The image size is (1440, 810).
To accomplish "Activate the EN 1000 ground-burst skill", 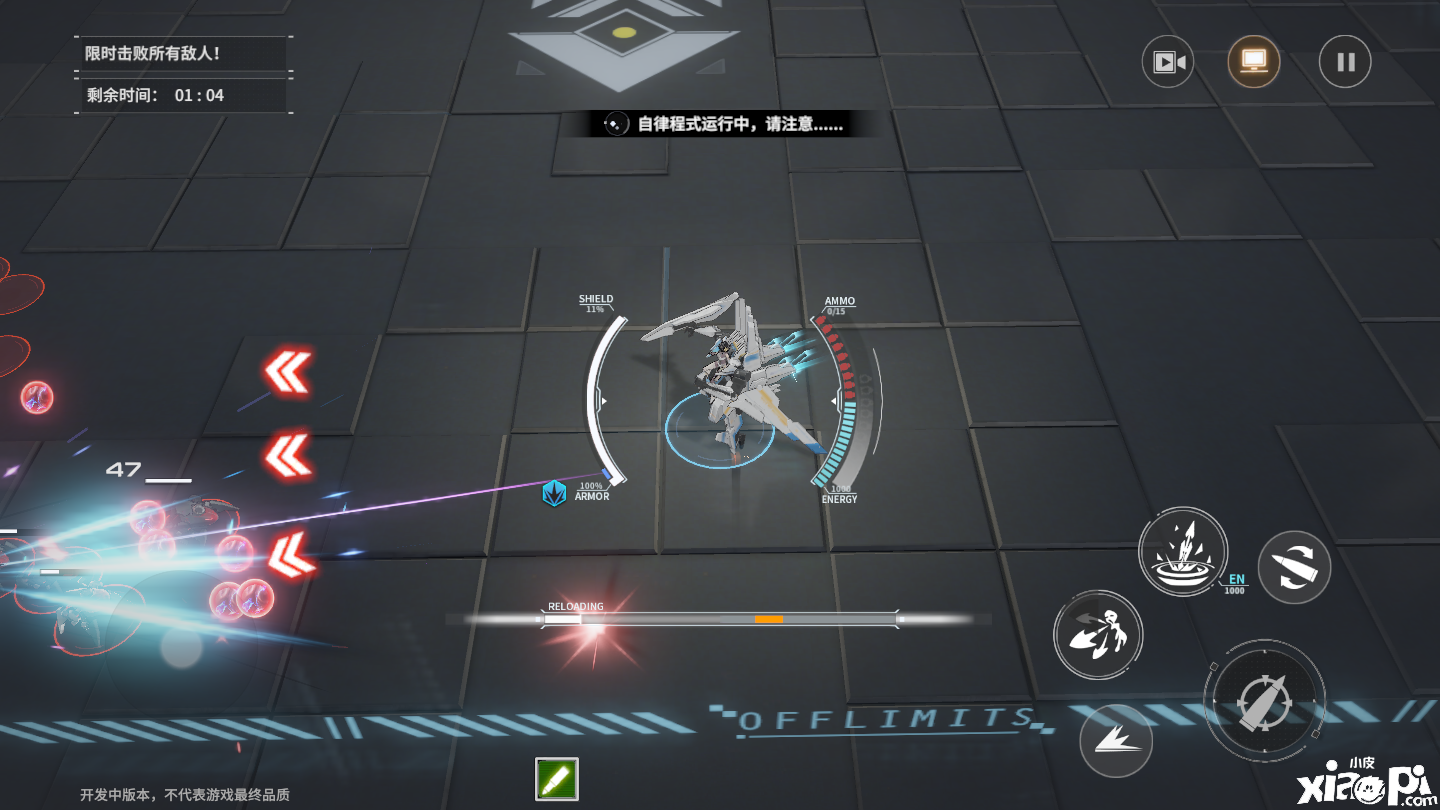I will (x=1183, y=552).
